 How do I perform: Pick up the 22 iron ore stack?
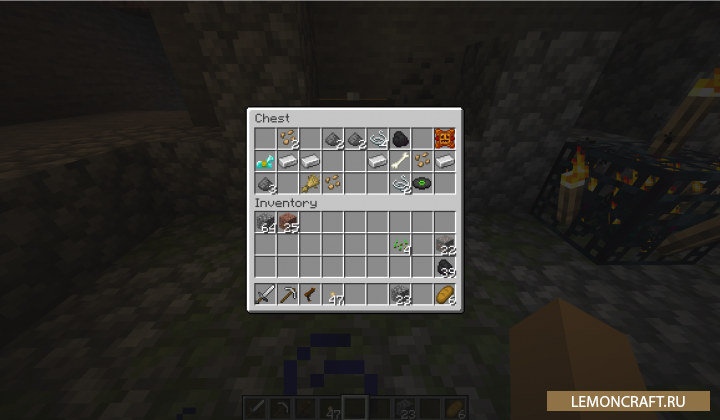(x=445, y=245)
